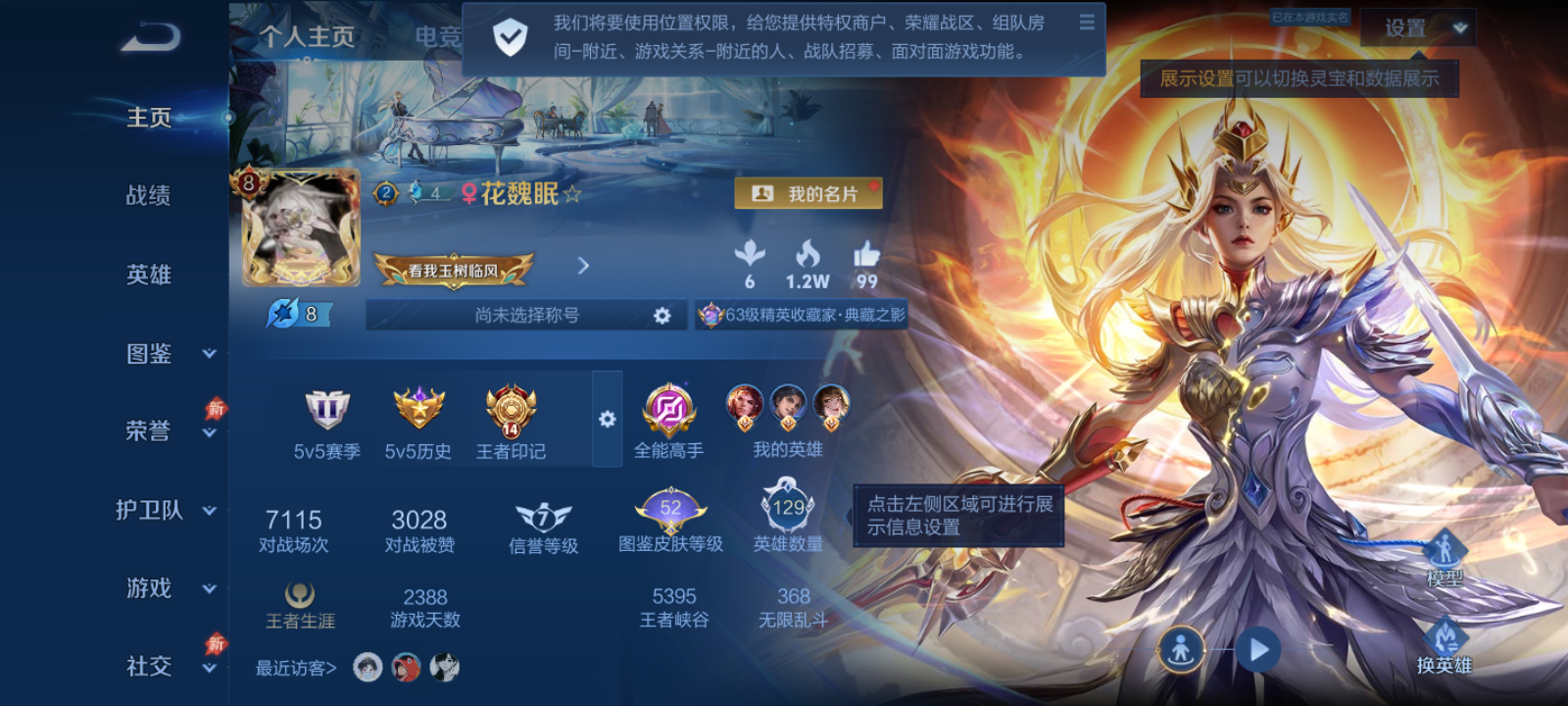Open a recent visitor avatar
This screenshot has height=706, width=1568.
[365, 667]
